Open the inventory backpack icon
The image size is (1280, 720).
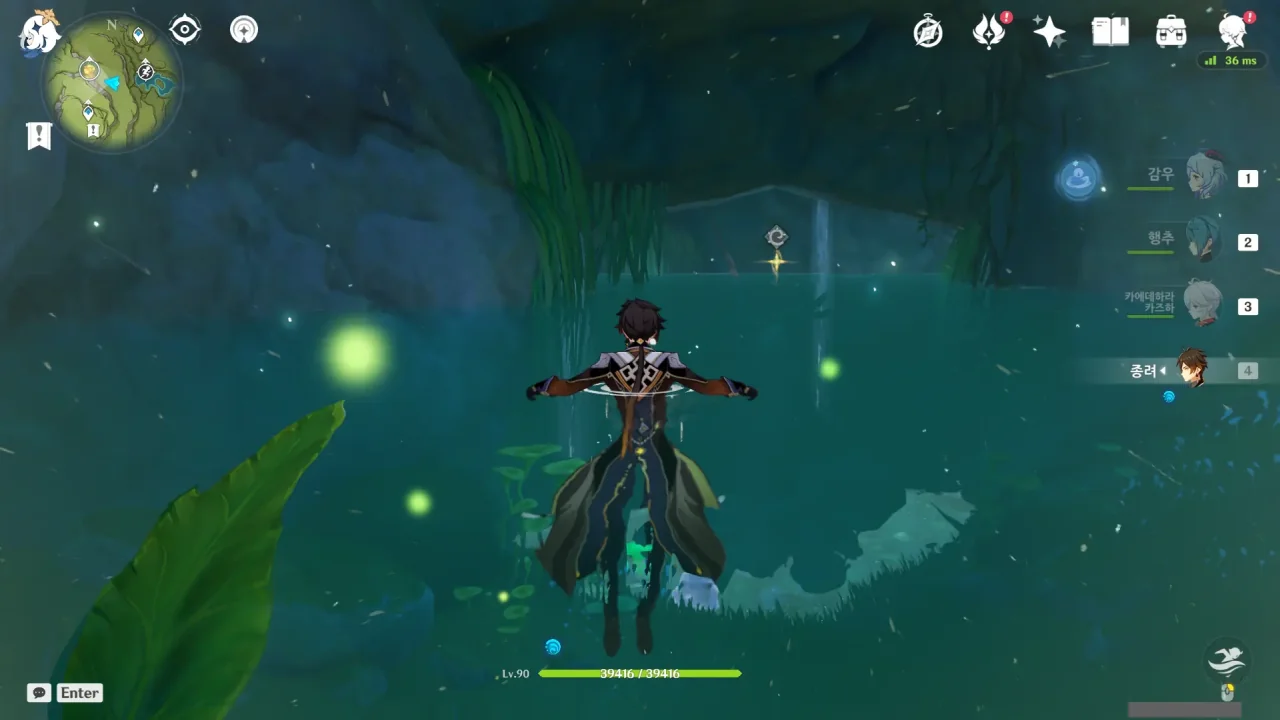coord(1170,32)
